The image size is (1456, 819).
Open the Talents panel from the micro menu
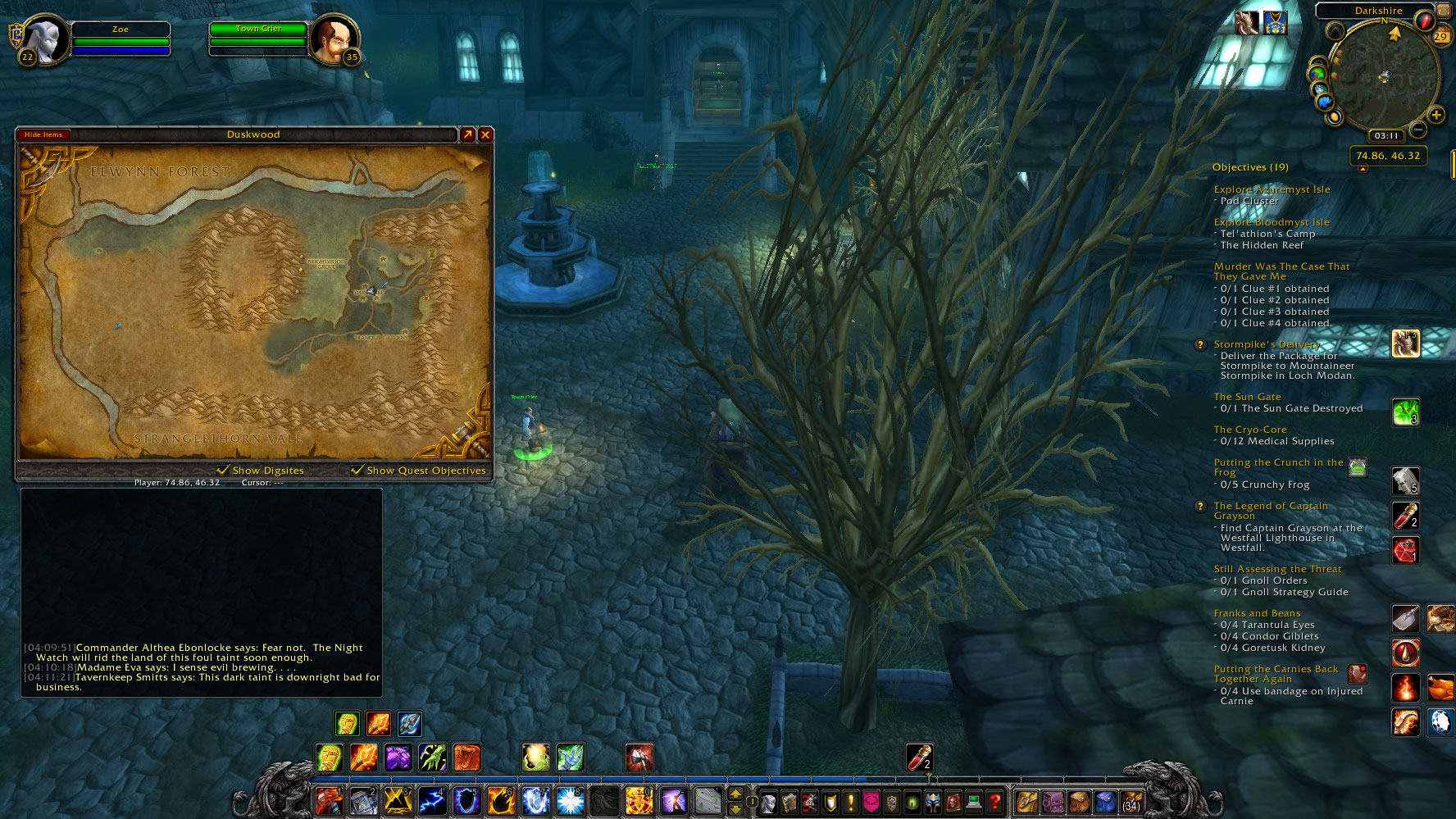(808, 802)
